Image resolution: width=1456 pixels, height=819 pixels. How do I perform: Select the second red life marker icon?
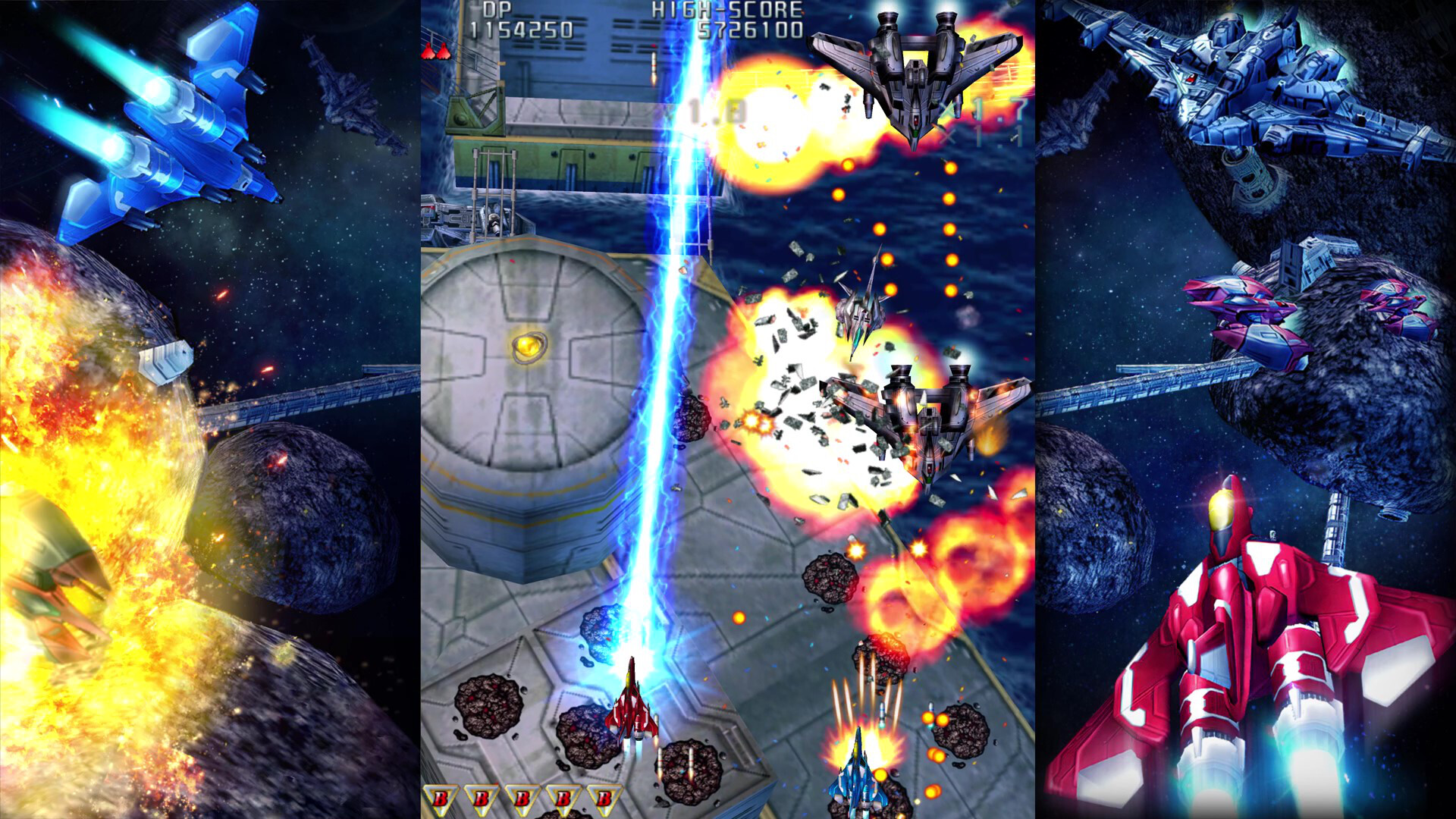click(x=442, y=50)
